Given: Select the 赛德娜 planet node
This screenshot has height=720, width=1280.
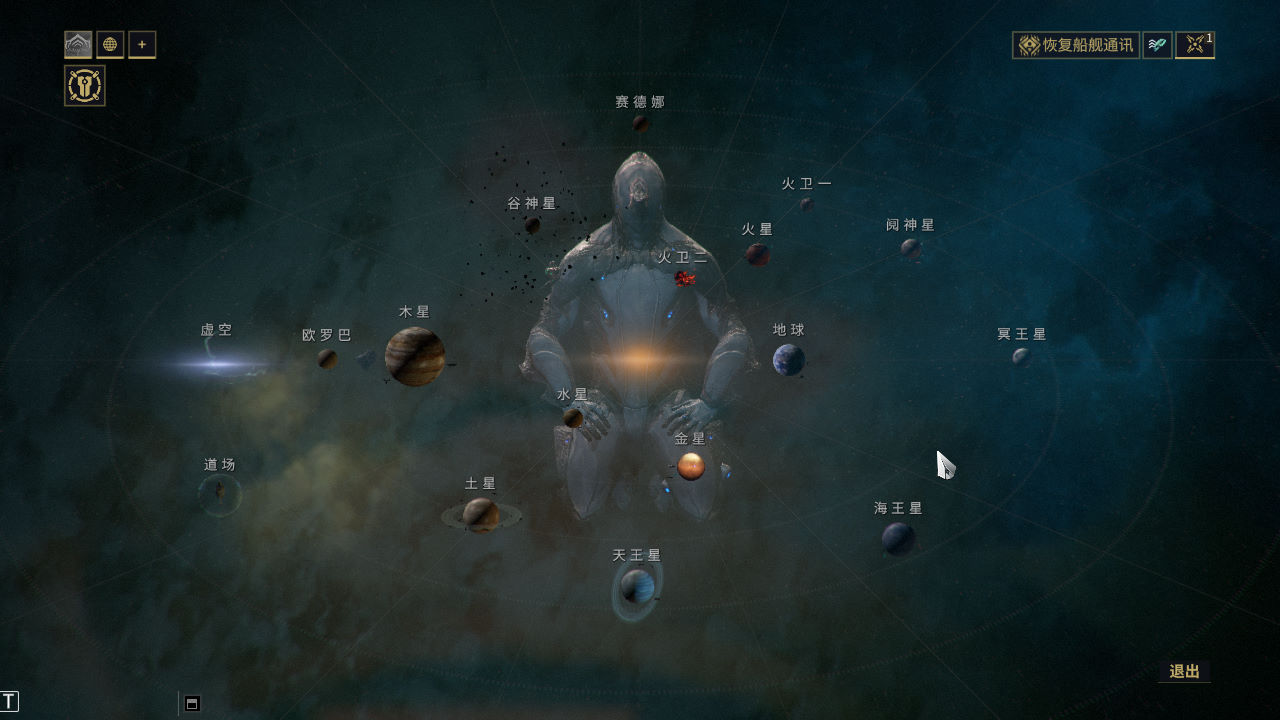Looking at the screenshot, I should 640,123.
